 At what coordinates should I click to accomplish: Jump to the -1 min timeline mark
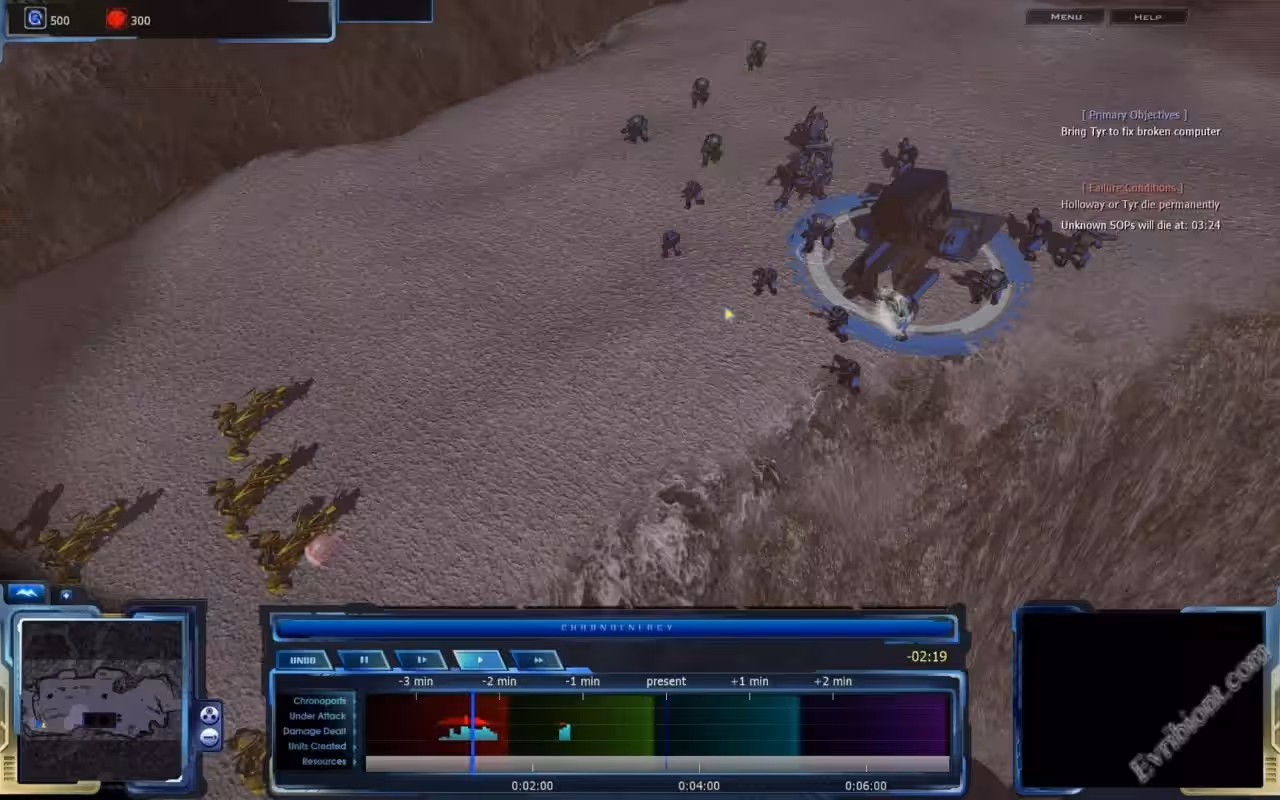[x=582, y=682]
